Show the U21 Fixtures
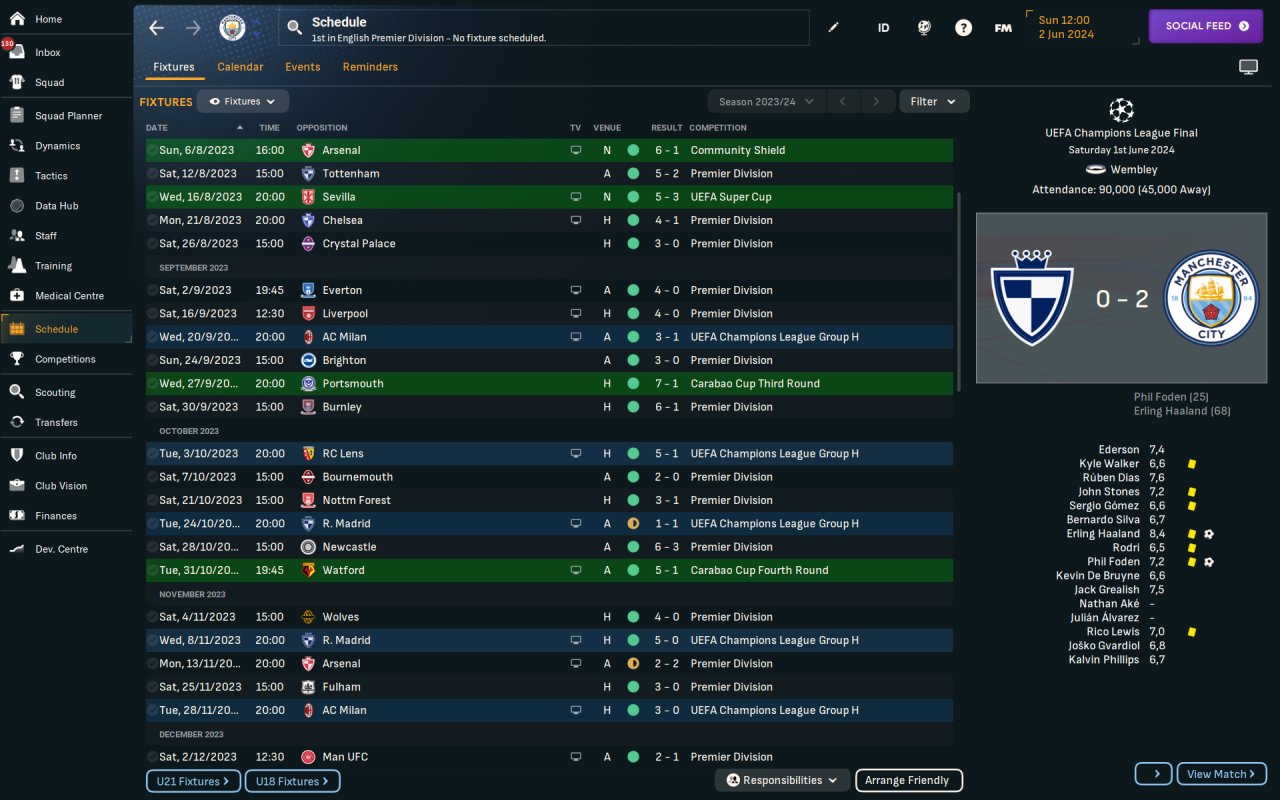 pyautogui.click(x=192, y=781)
